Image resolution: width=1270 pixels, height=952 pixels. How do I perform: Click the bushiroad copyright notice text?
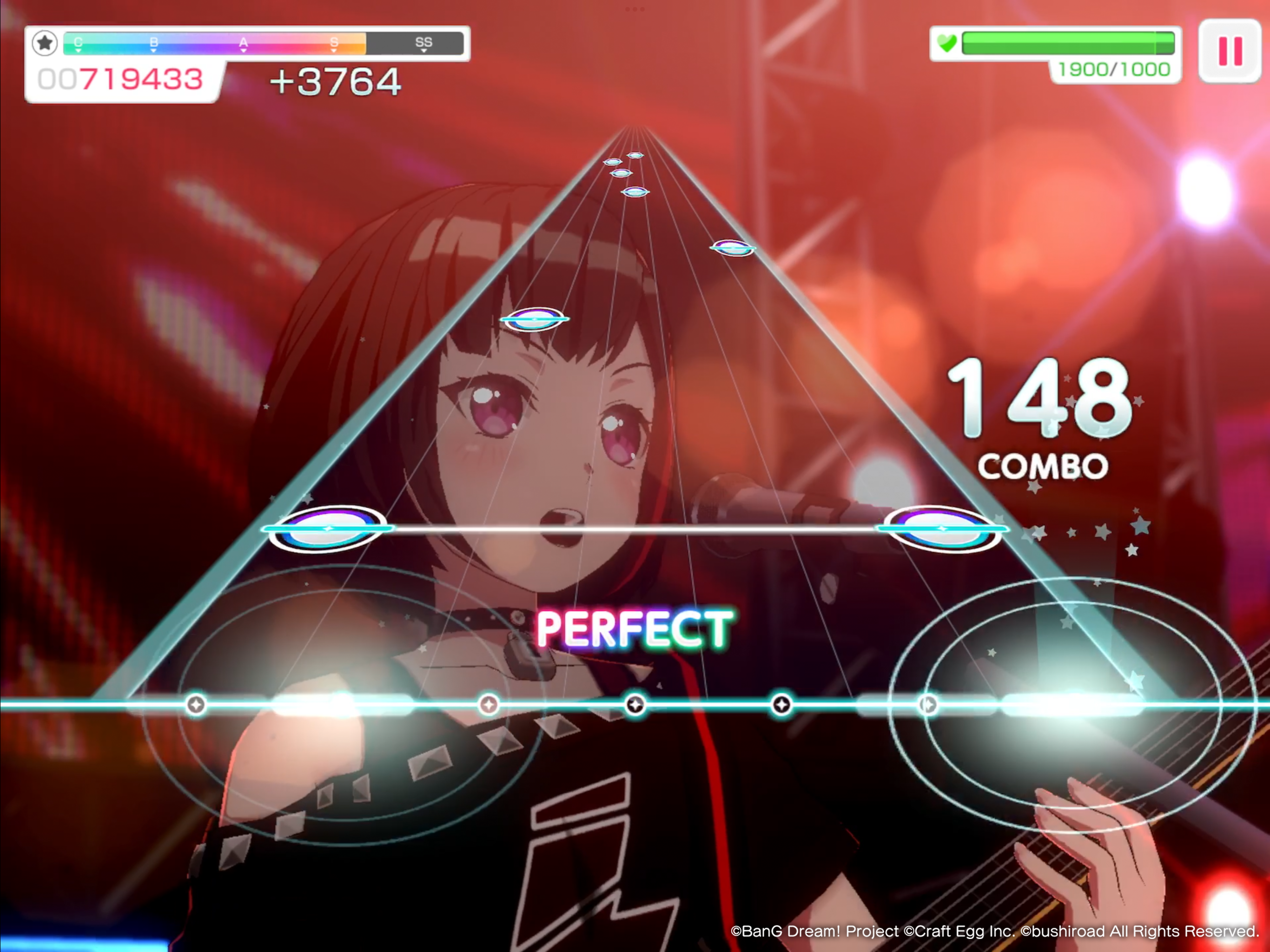tap(996, 932)
